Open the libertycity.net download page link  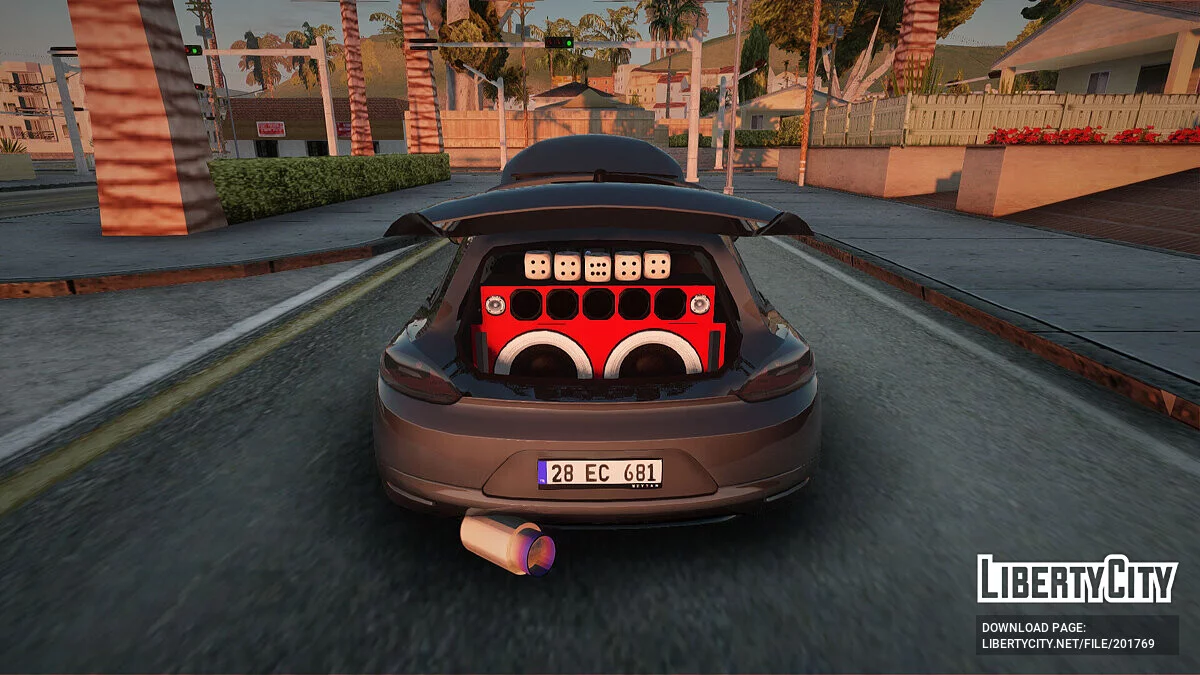pos(1067,643)
